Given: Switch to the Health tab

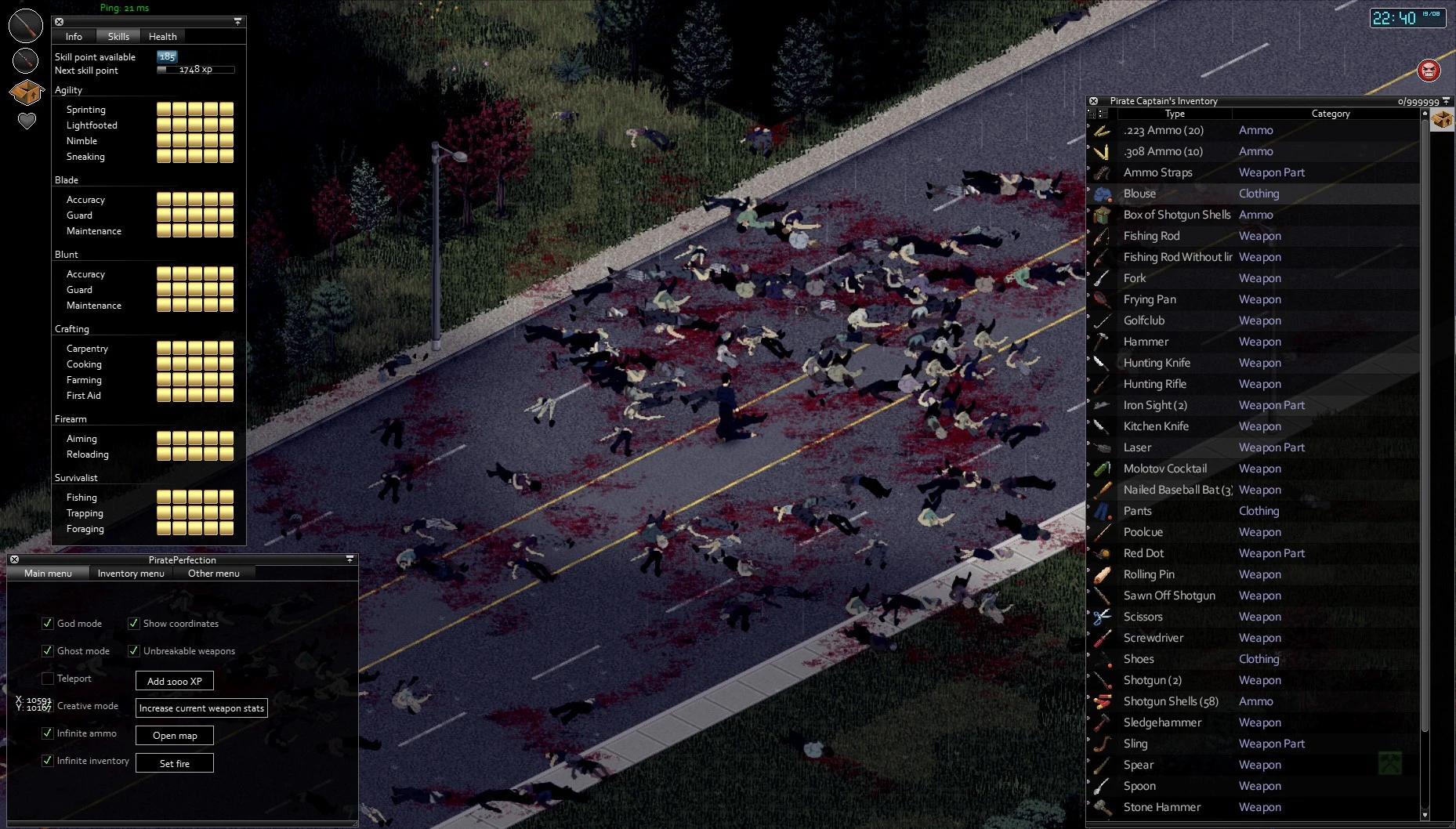Looking at the screenshot, I should (163, 36).
